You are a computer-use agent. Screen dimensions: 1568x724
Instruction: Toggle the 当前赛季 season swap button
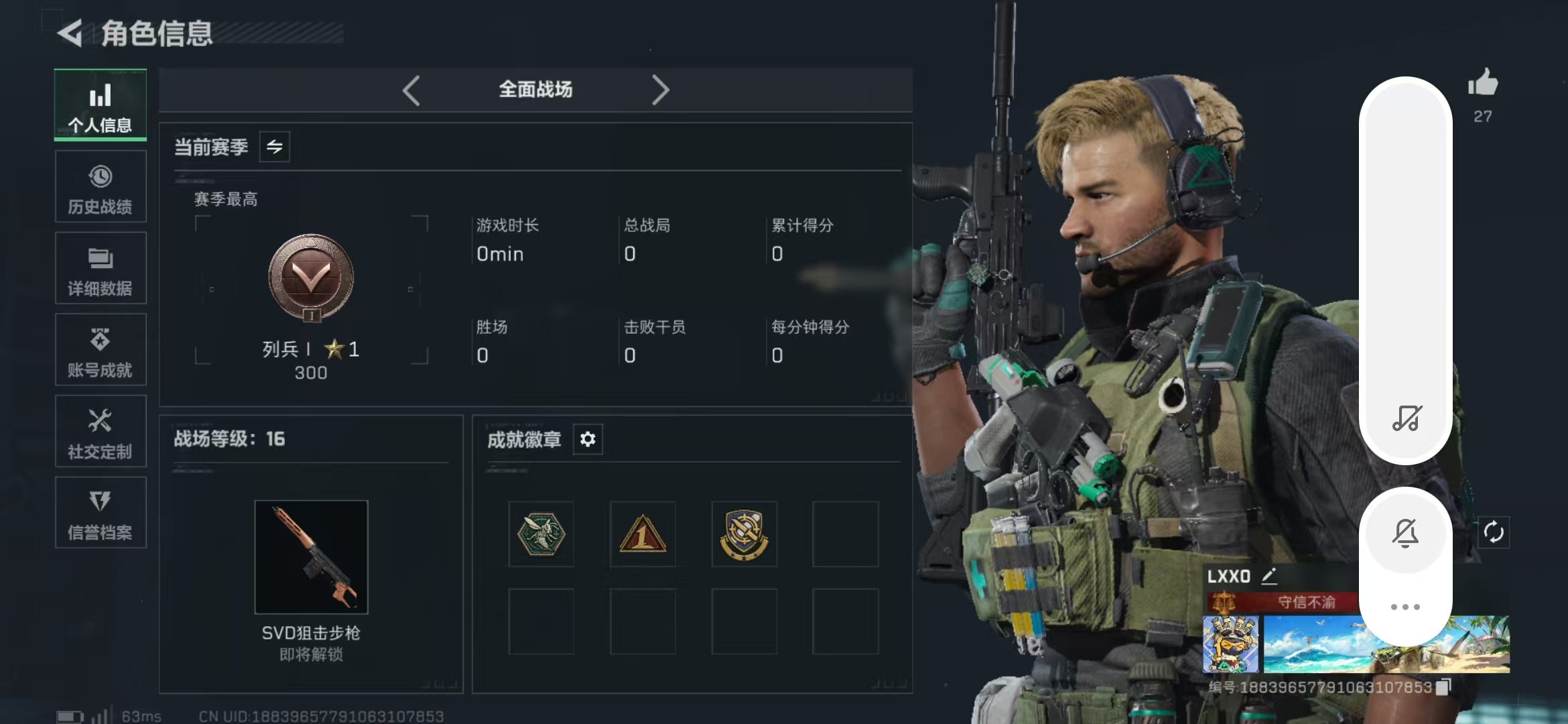pyautogui.click(x=275, y=147)
